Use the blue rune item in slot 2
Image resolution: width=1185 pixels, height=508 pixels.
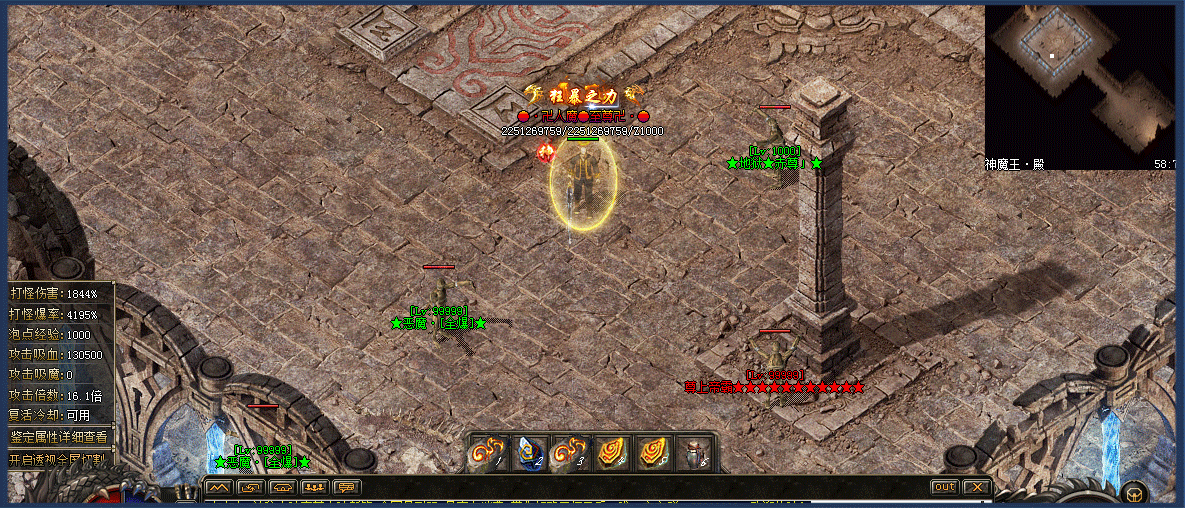click(529, 453)
